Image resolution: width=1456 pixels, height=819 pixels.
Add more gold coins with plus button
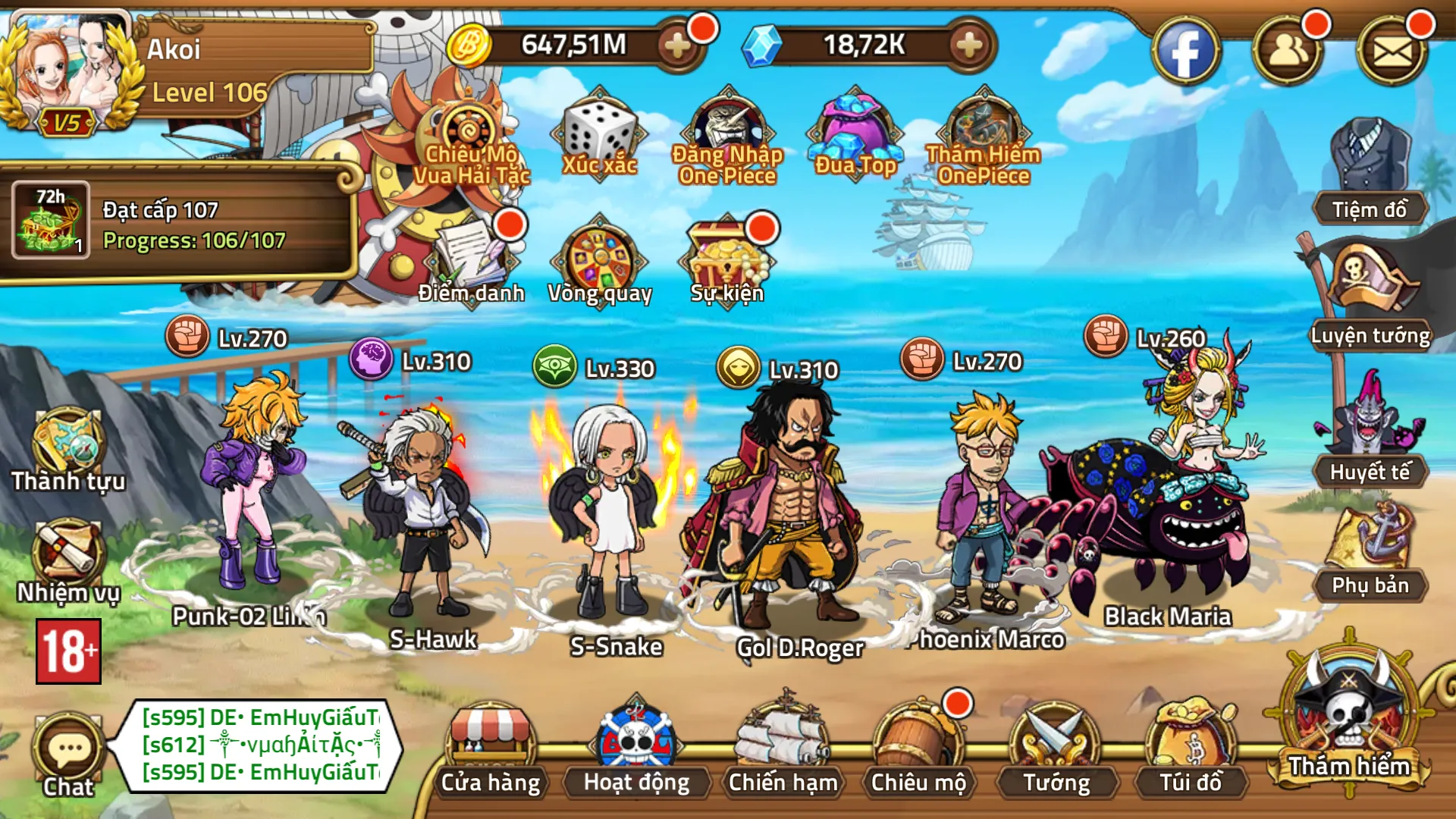point(677,45)
